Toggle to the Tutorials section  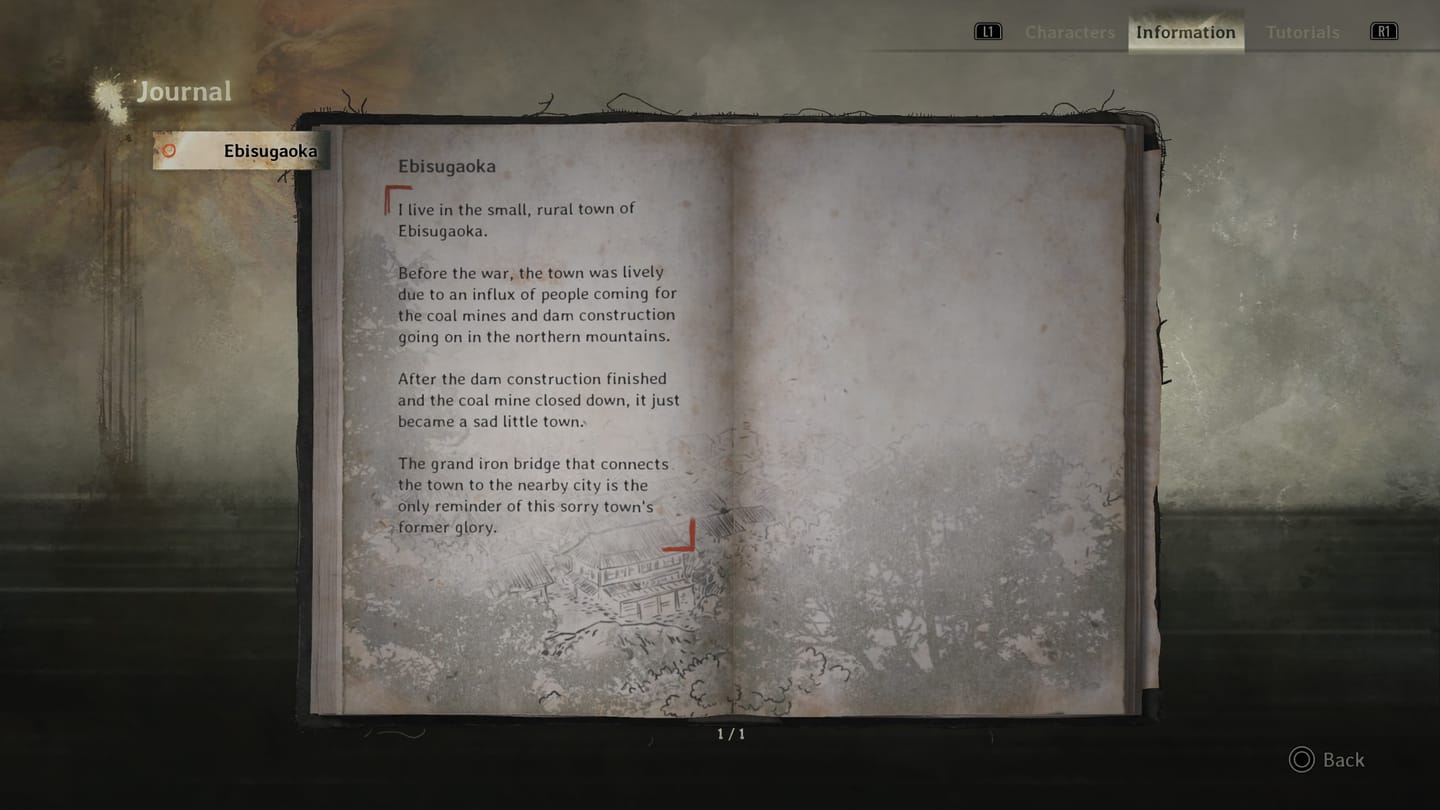(1302, 32)
